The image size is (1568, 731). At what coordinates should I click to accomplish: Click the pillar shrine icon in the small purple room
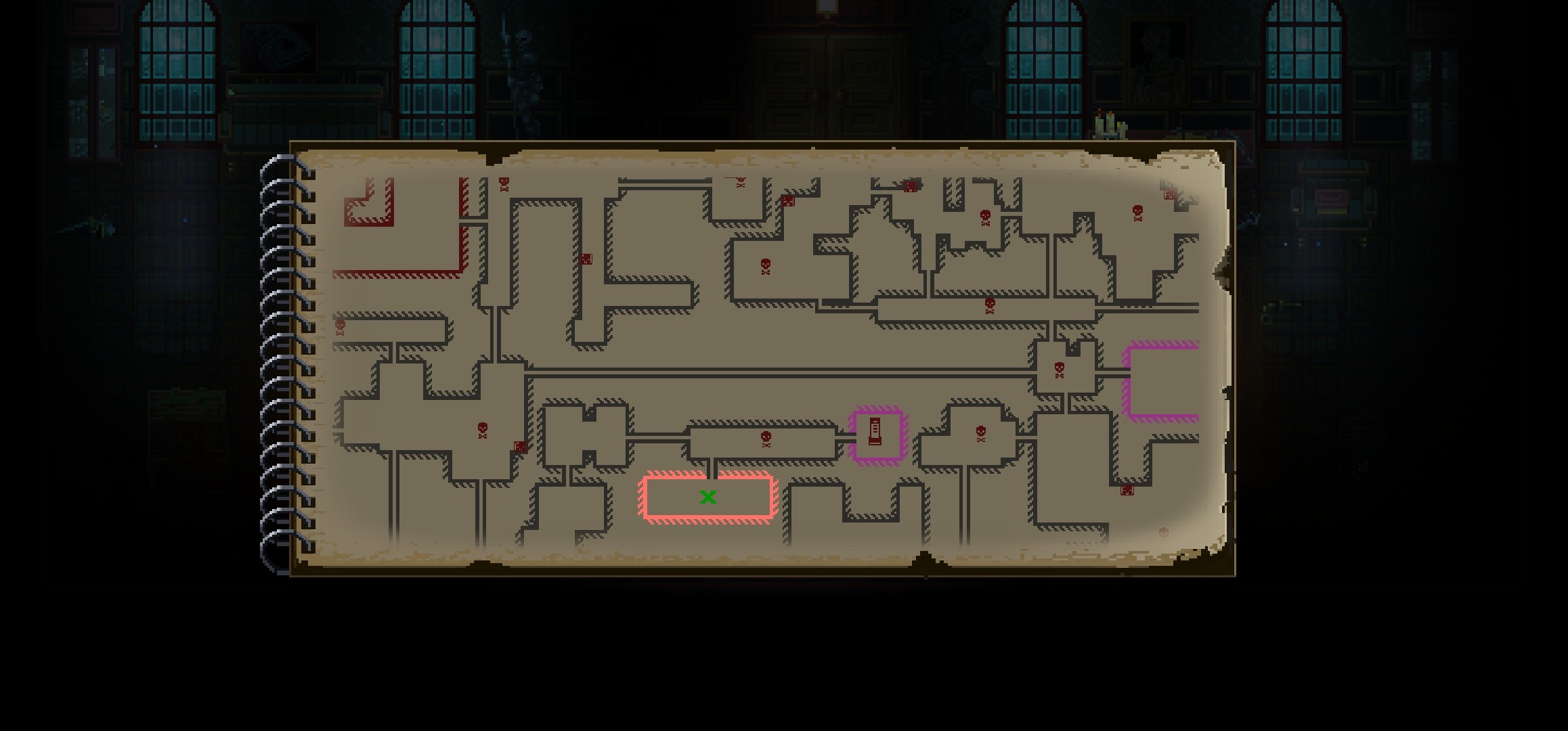[x=875, y=432]
